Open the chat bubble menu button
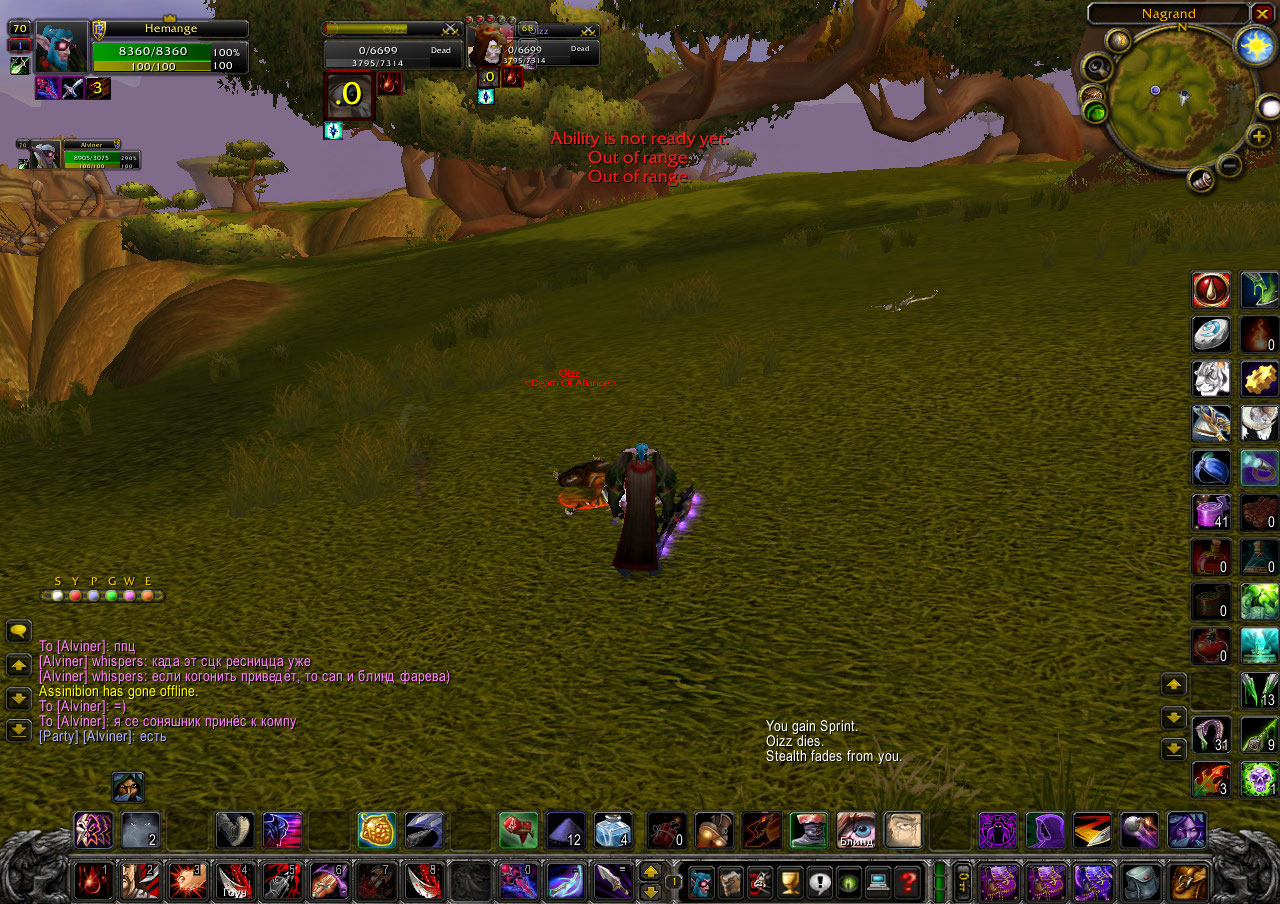Viewport: 1280px width, 904px height. 19,631
